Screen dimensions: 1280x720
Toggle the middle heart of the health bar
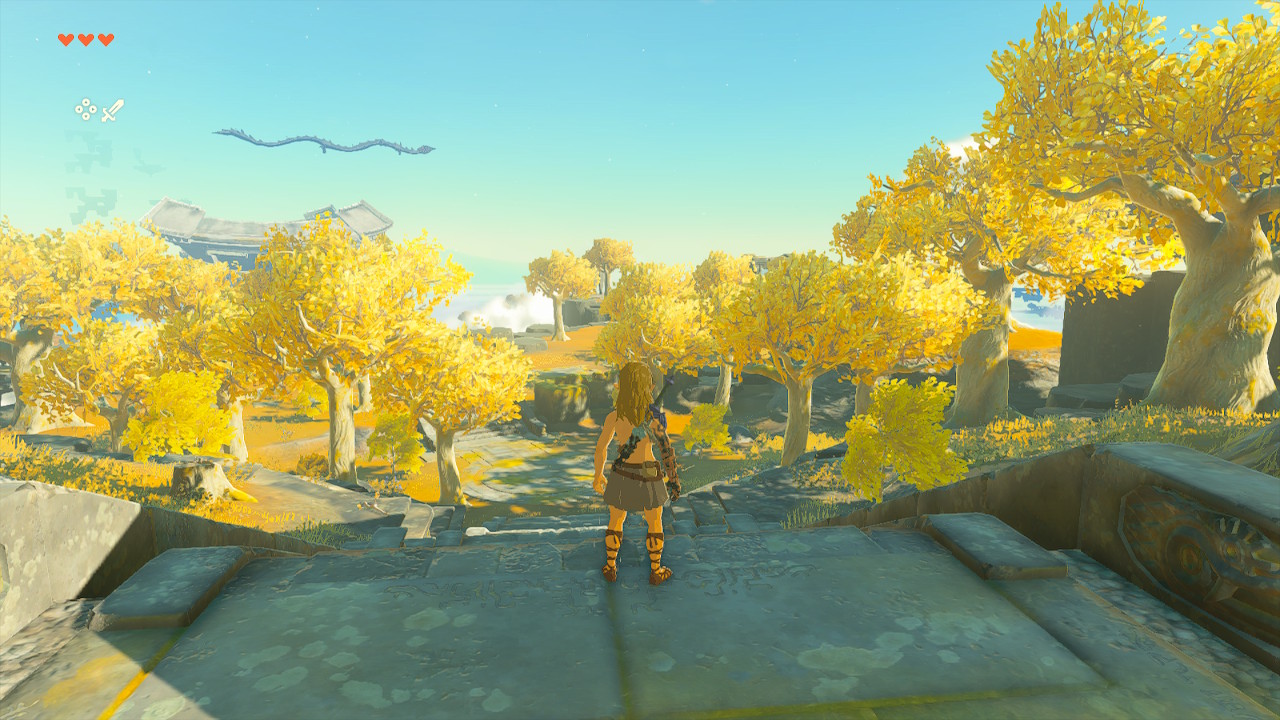click(85, 40)
